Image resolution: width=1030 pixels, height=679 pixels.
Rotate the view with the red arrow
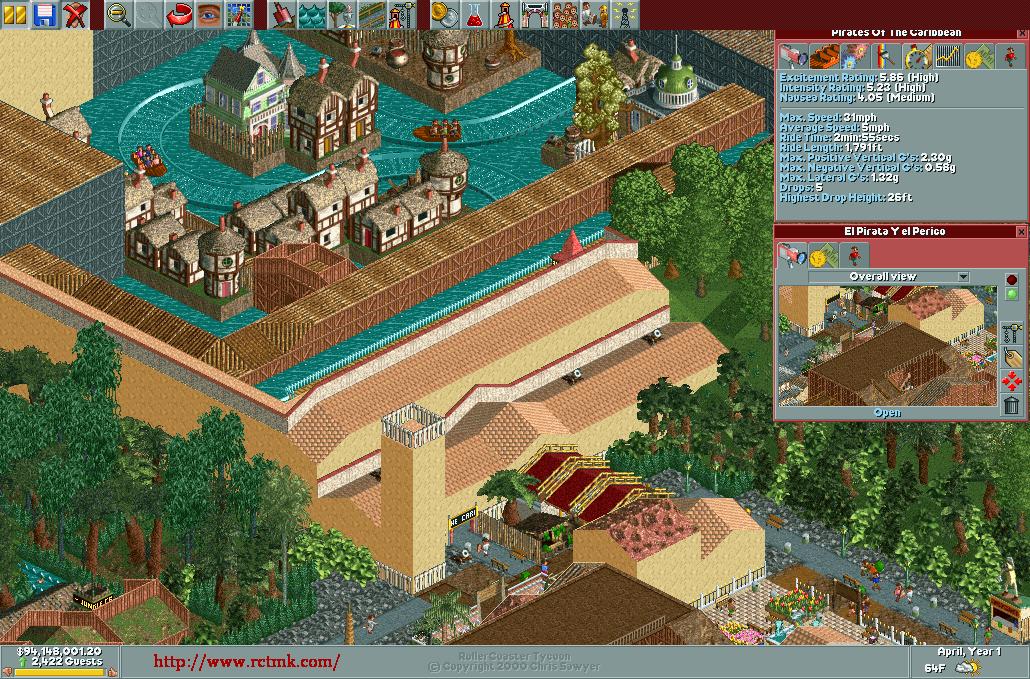tap(180, 14)
